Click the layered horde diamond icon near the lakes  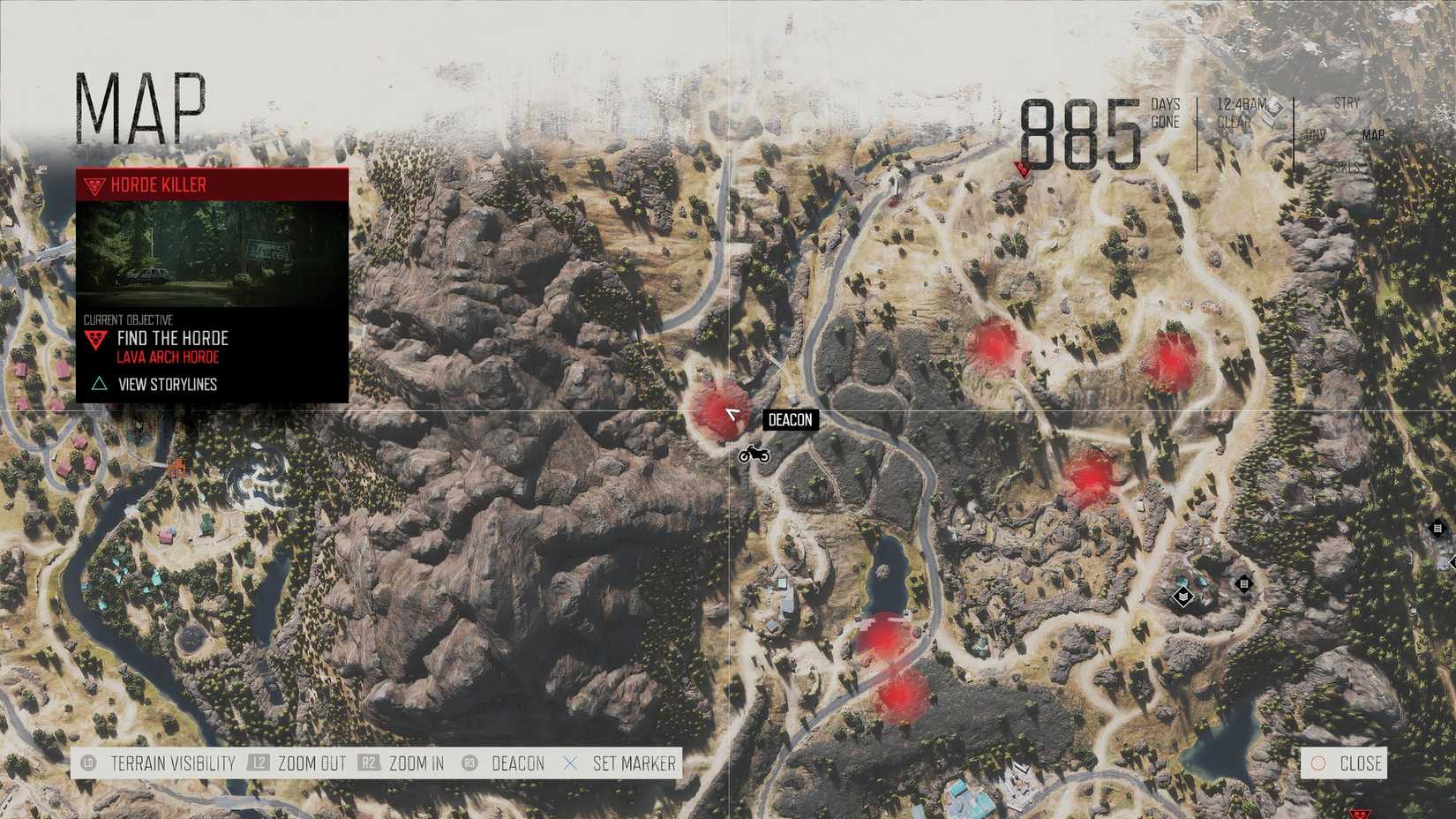(1183, 597)
